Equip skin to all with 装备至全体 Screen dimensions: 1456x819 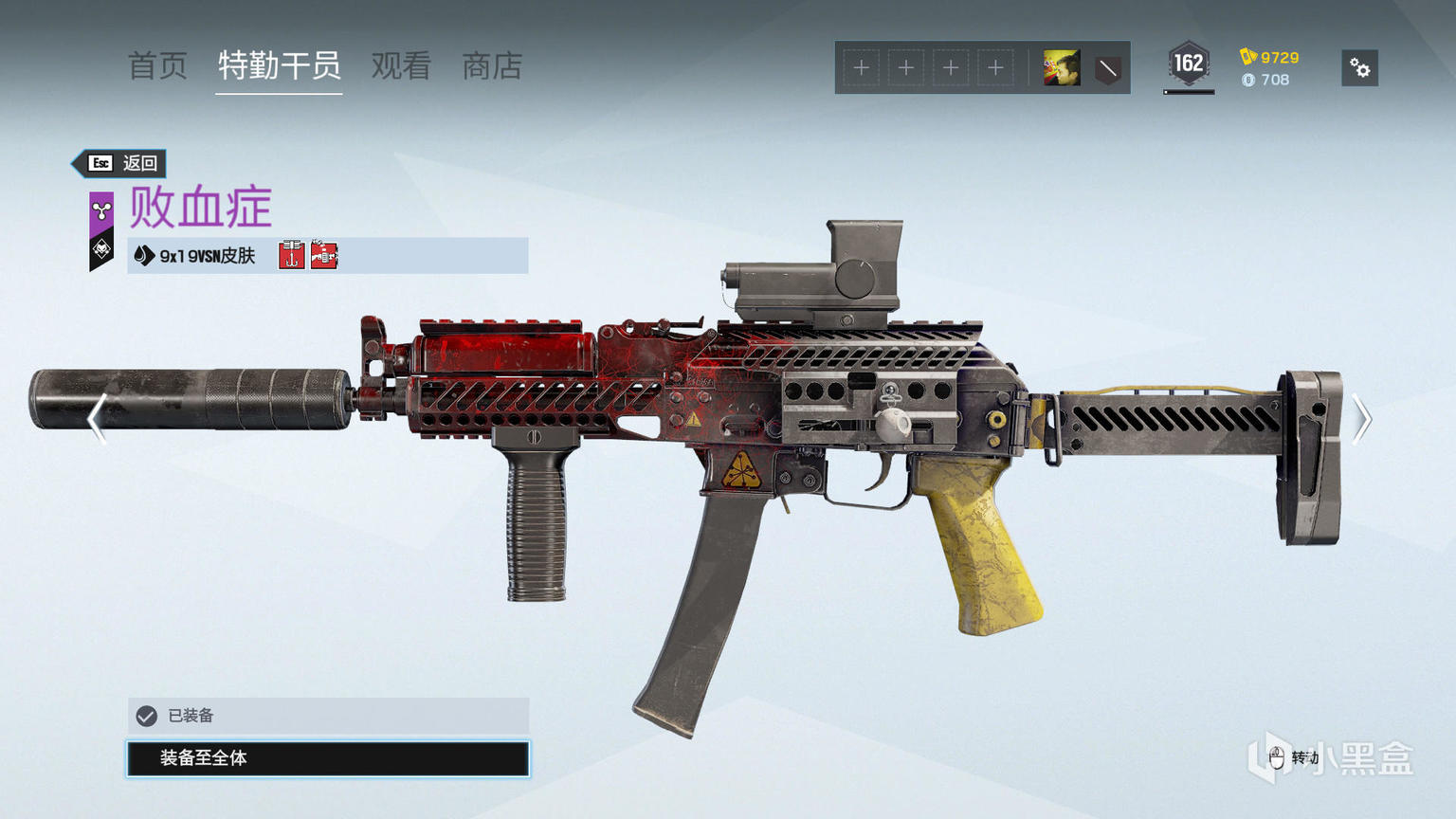[x=328, y=758]
